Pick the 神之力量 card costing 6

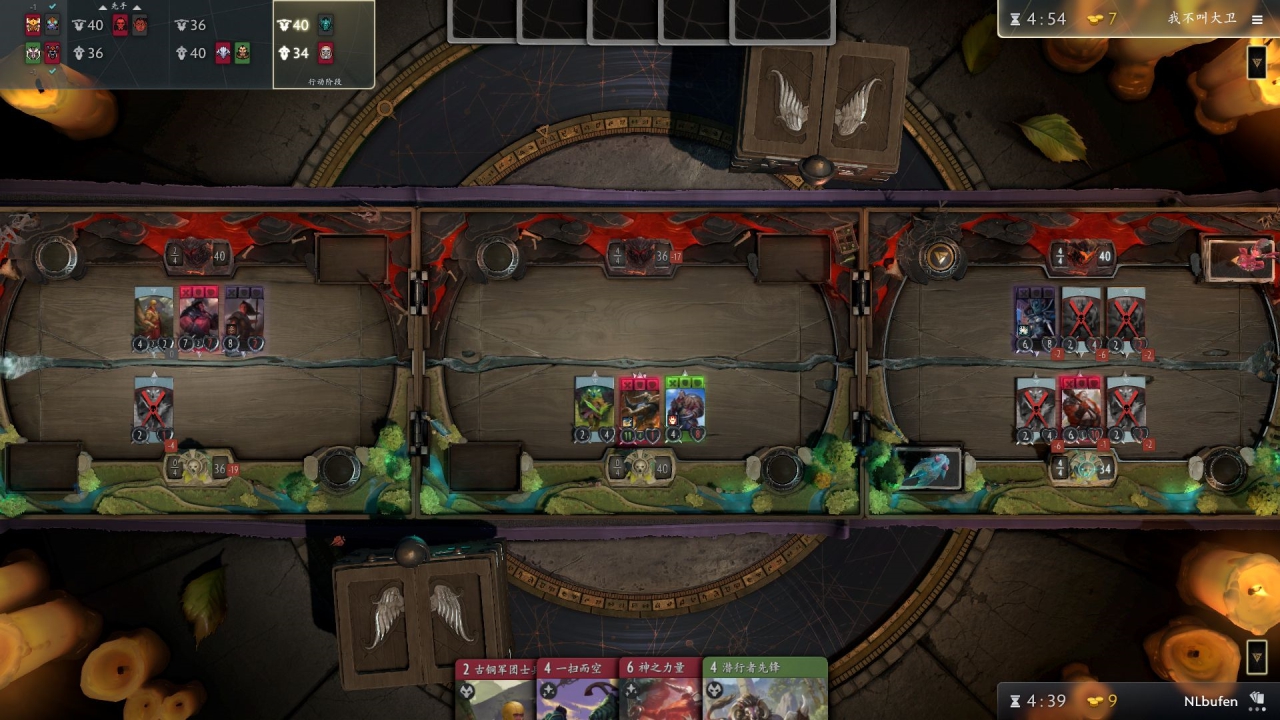(x=659, y=690)
